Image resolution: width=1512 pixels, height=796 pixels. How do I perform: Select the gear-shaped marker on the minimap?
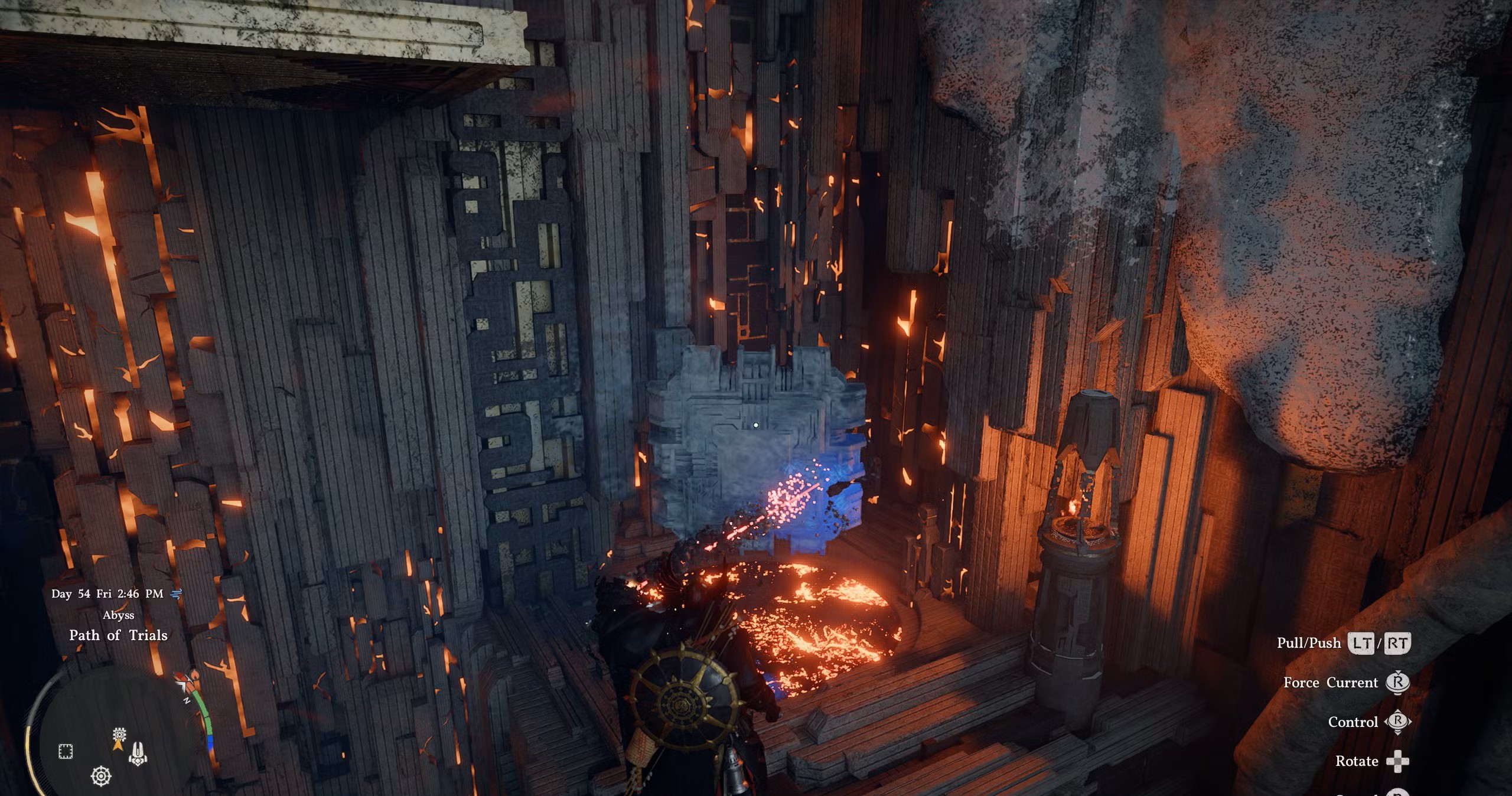coord(102,775)
